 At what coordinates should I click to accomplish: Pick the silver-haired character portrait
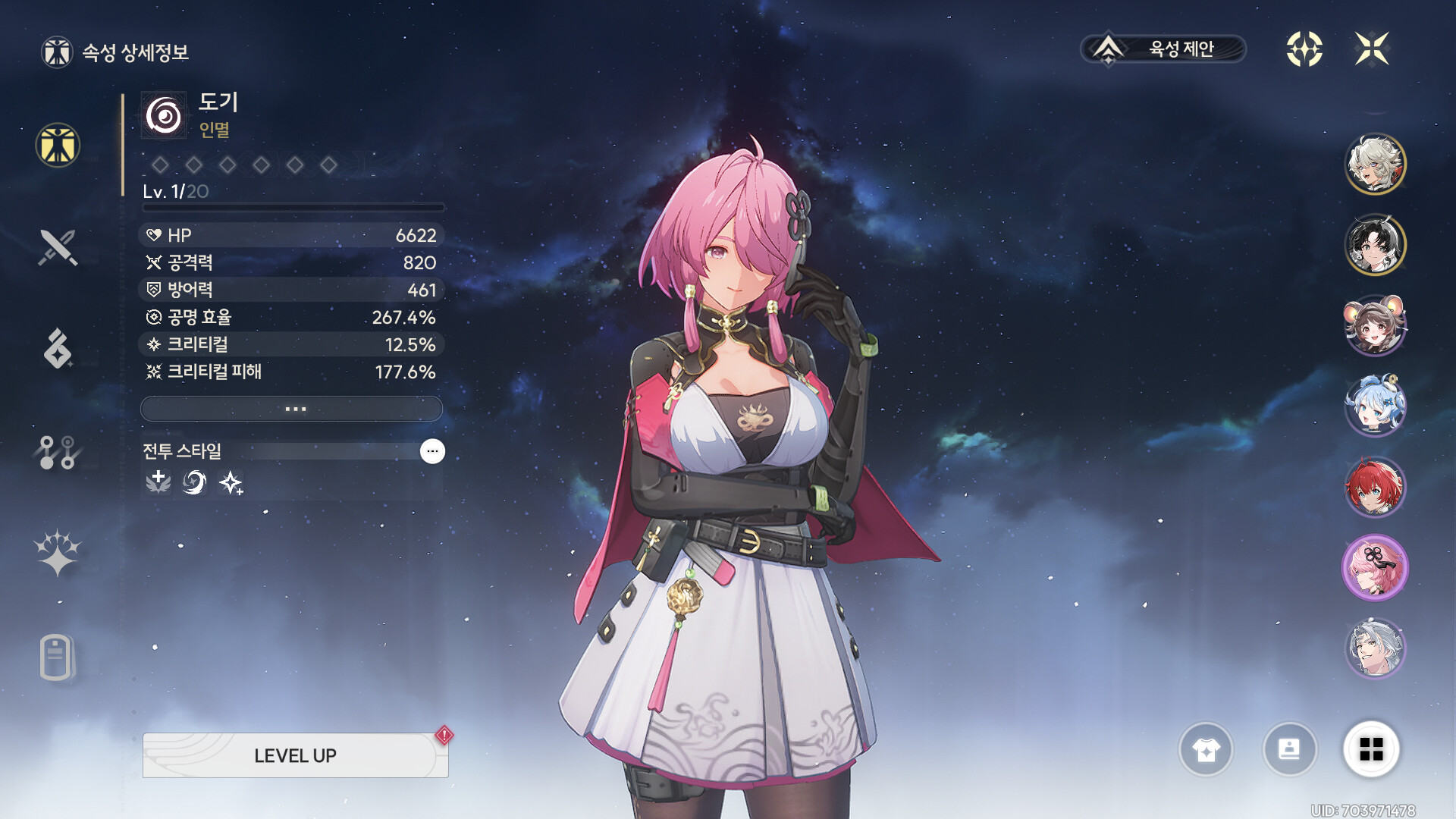pyautogui.click(x=1375, y=648)
